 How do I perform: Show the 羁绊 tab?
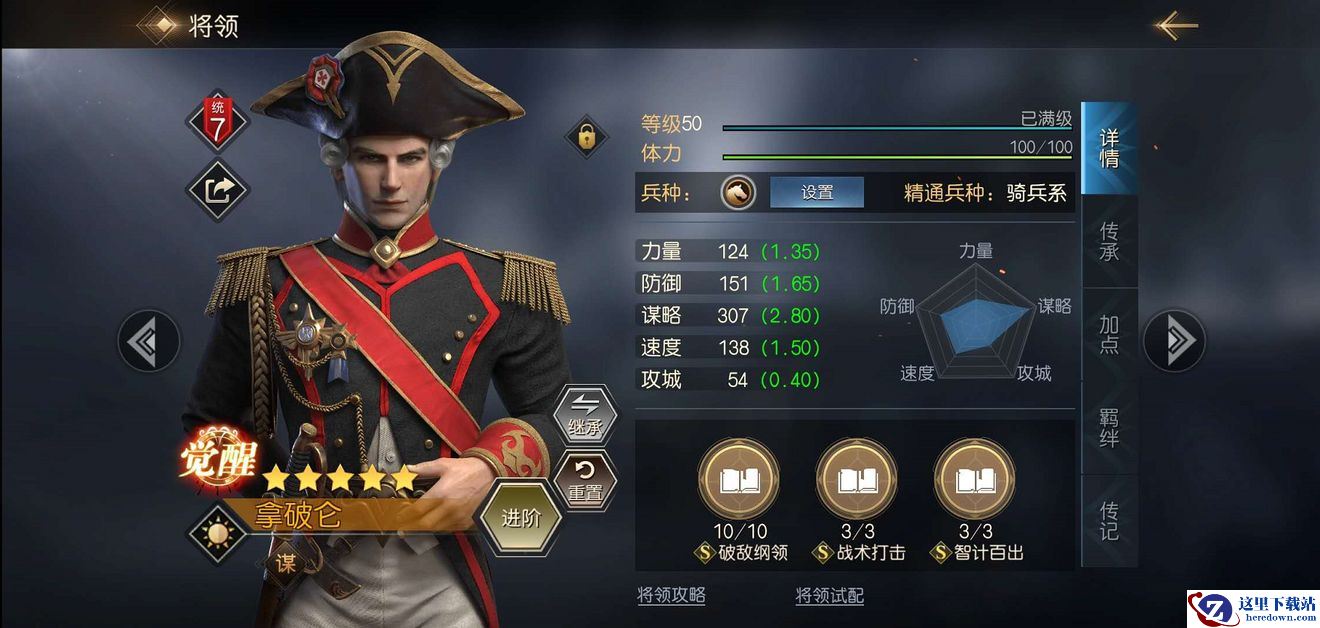[x=1109, y=427]
